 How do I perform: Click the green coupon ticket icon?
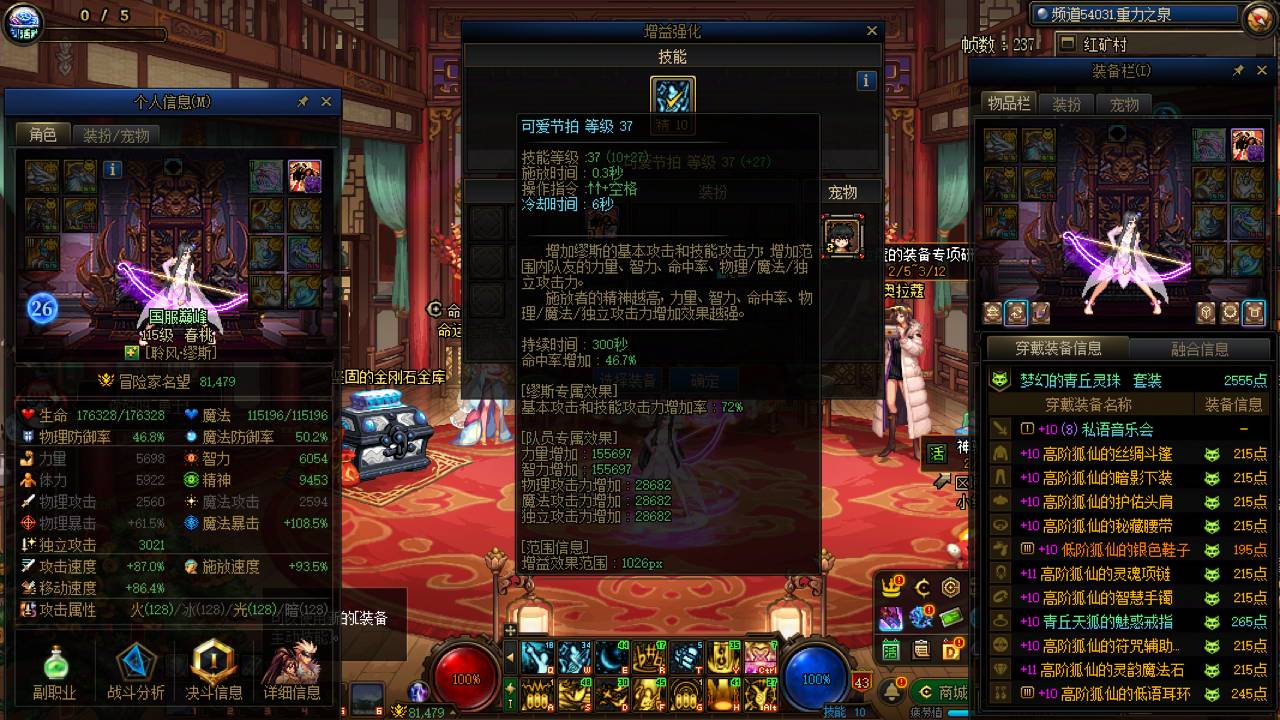pos(951,617)
